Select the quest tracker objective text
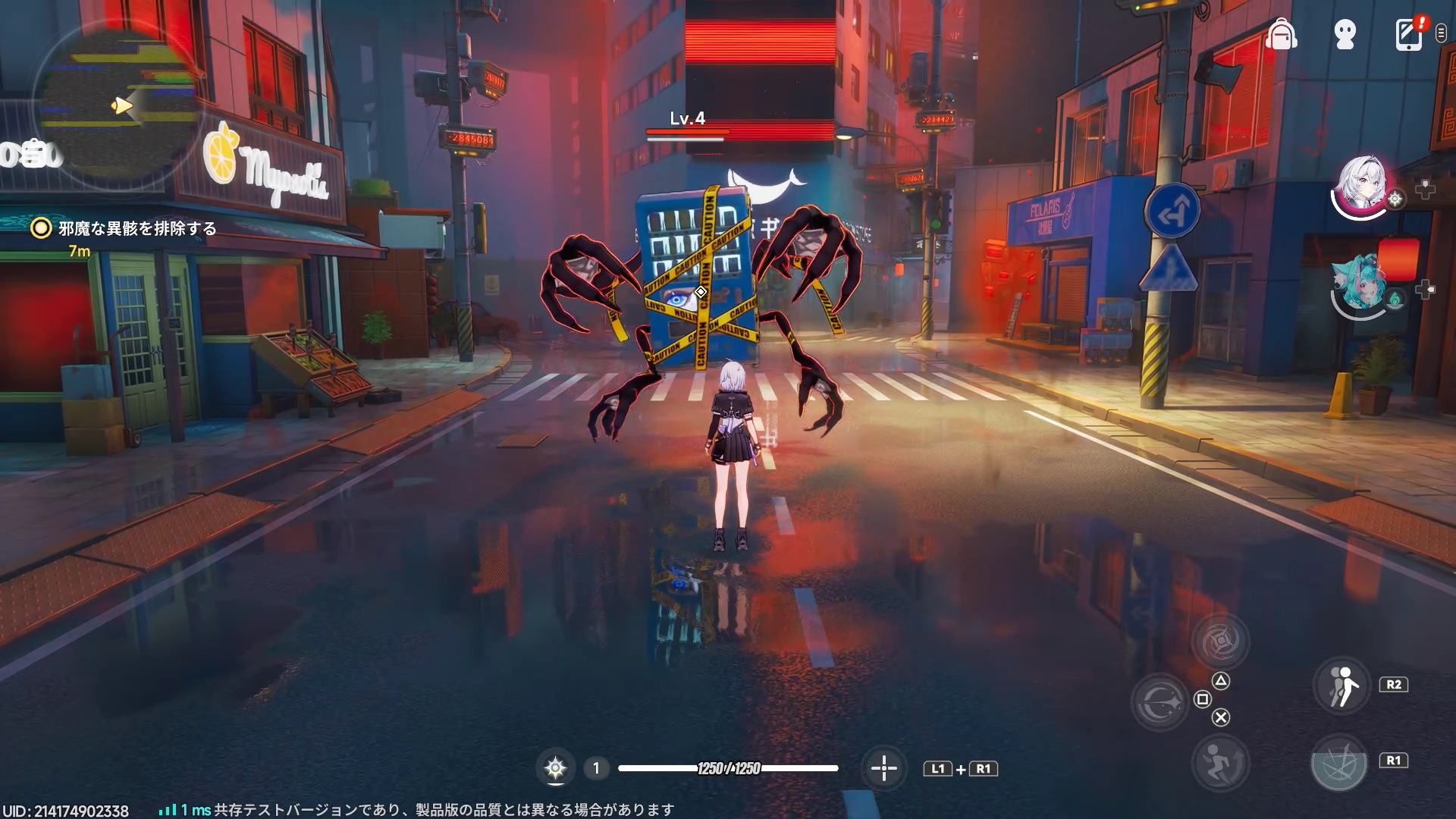Image resolution: width=1456 pixels, height=819 pixels. click(137, 228)
